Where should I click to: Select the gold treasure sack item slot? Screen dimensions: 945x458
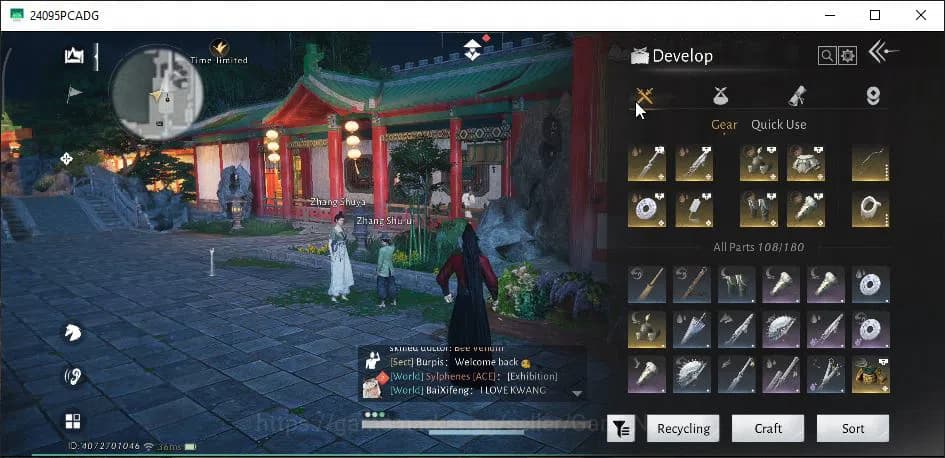tap(871, 374)
